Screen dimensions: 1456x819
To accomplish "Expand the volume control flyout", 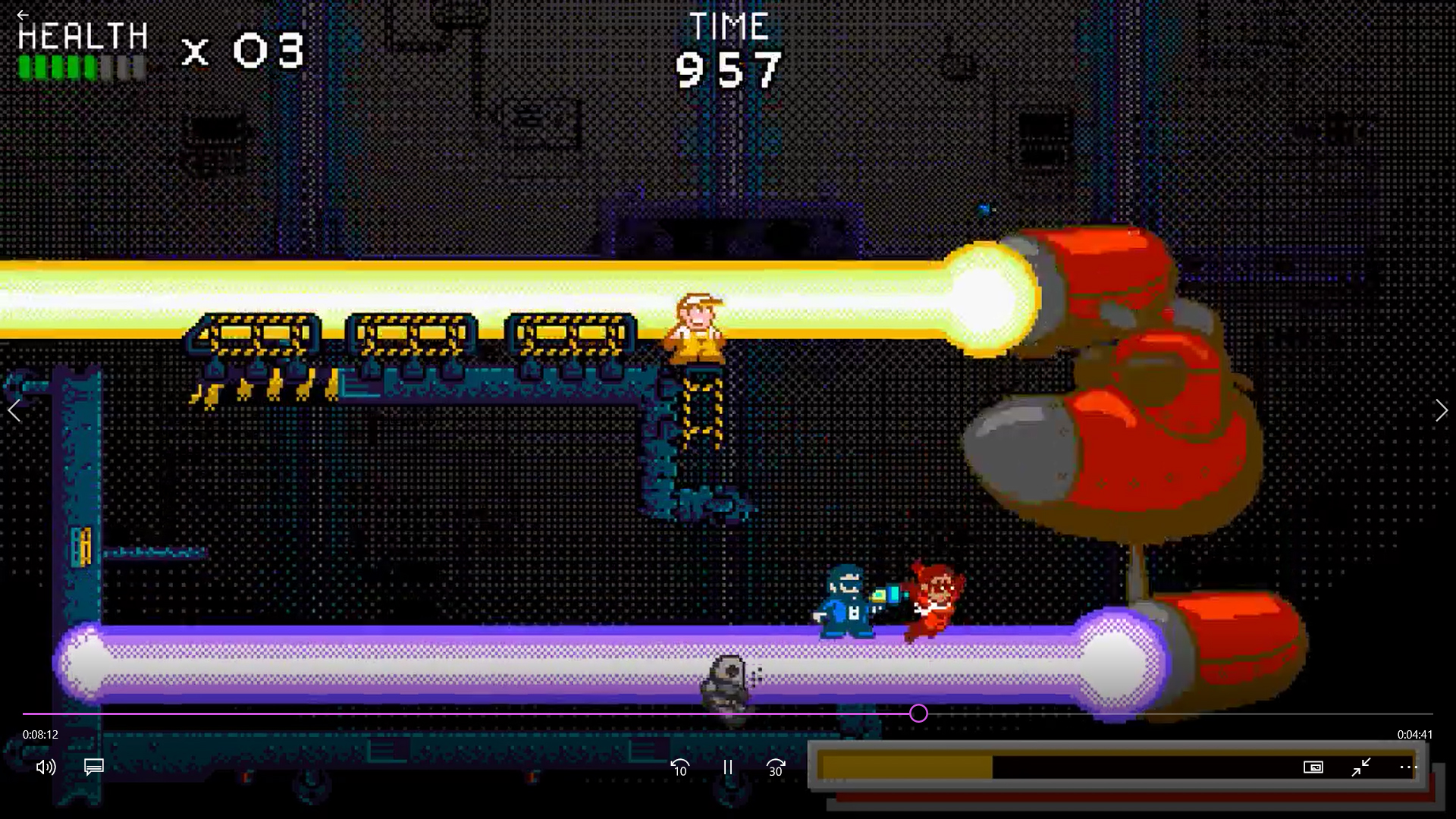I will [45, 767].
